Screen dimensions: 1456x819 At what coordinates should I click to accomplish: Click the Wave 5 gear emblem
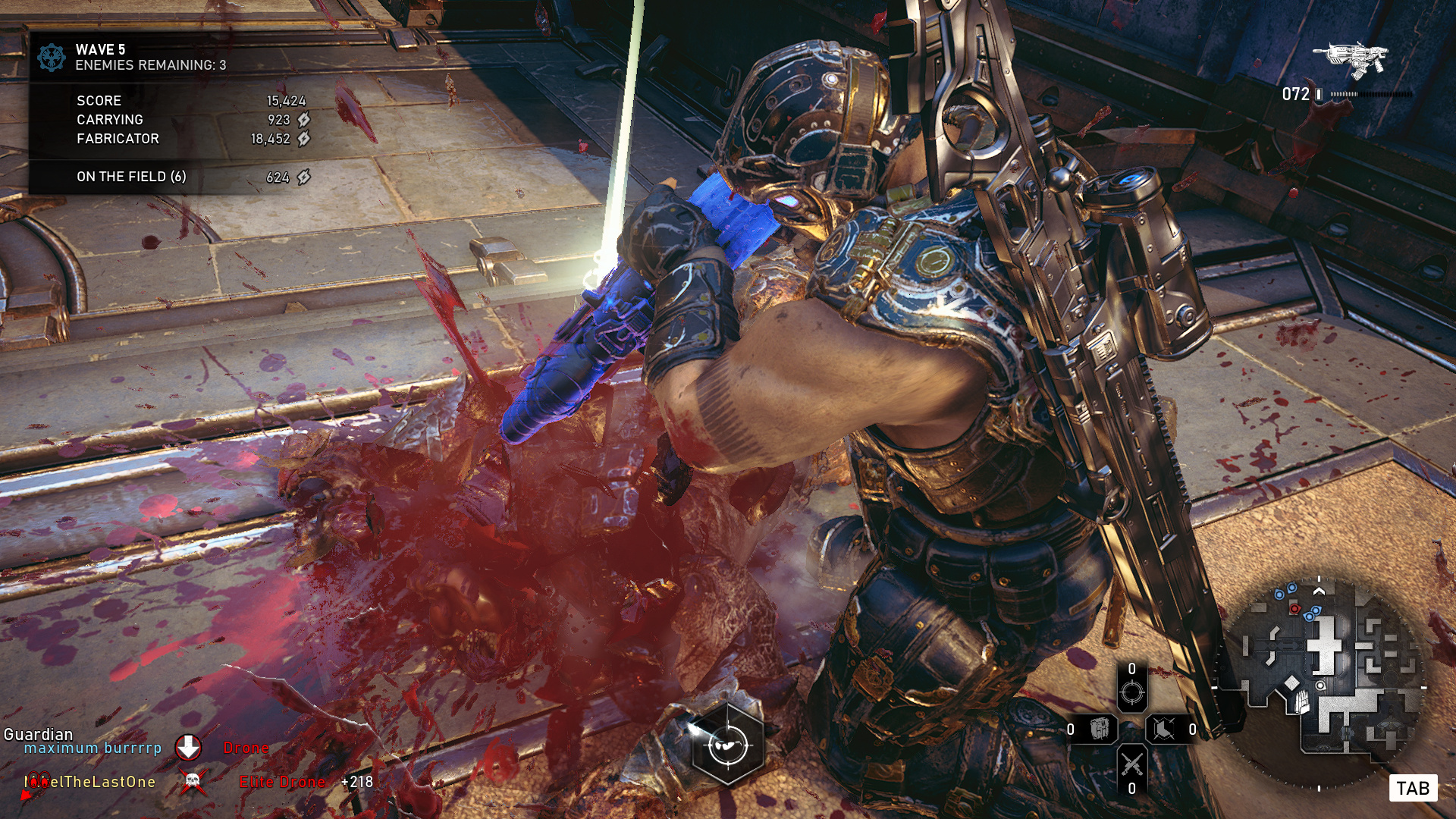pos(52,58)
